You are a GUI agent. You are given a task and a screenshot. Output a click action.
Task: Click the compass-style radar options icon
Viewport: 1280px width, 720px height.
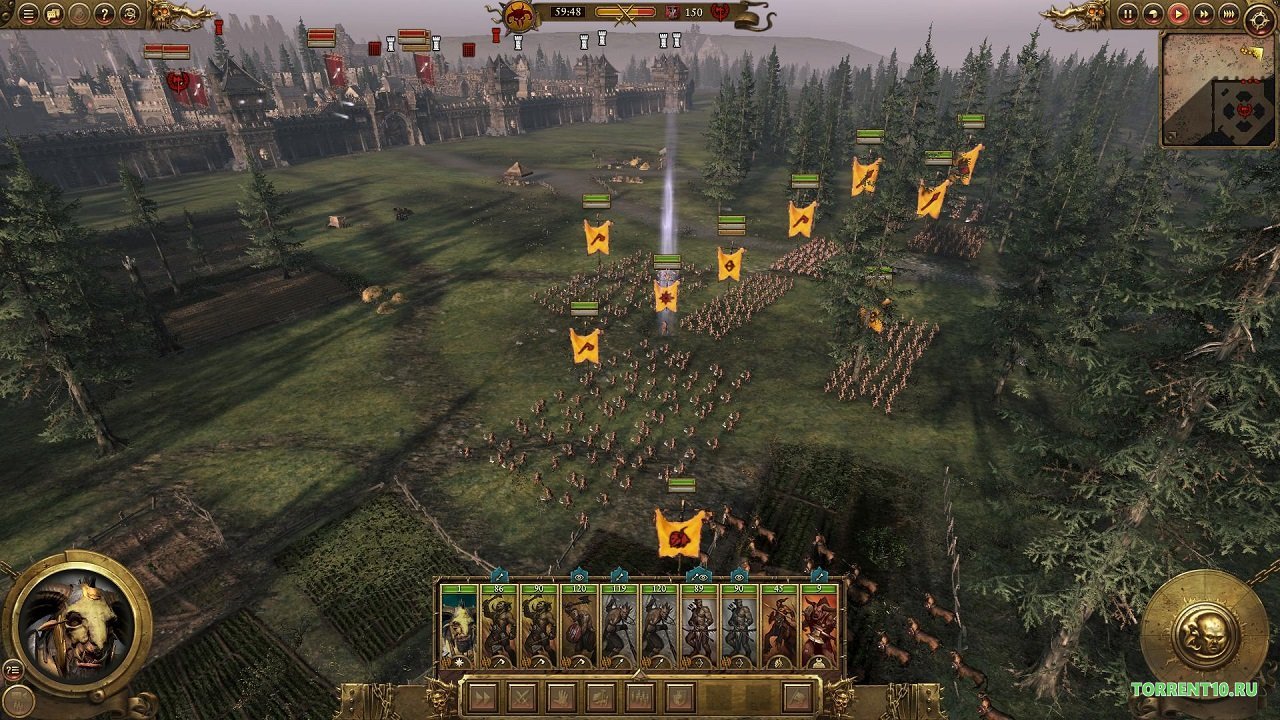[x=1261, y=17]
